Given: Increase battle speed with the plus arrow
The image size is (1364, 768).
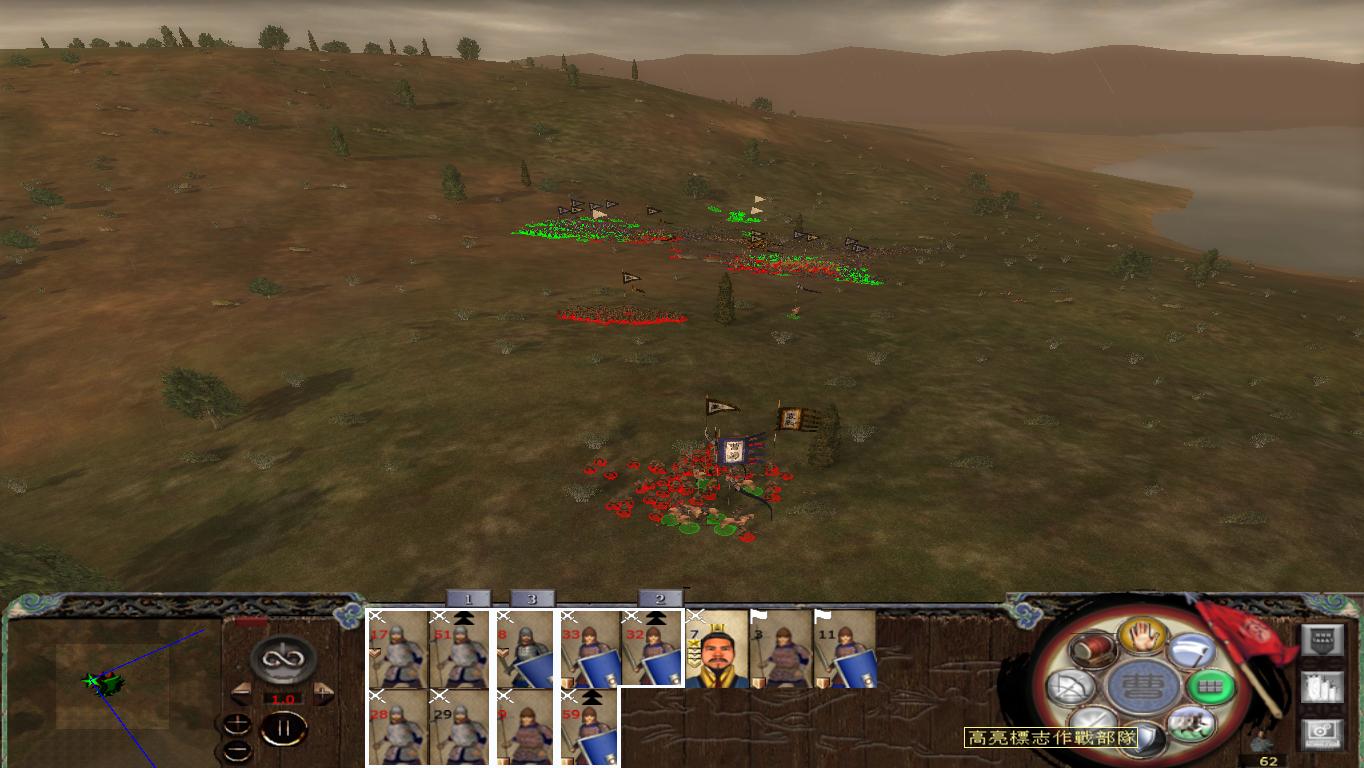Looking at the screenshot, I should coord(322,693).
